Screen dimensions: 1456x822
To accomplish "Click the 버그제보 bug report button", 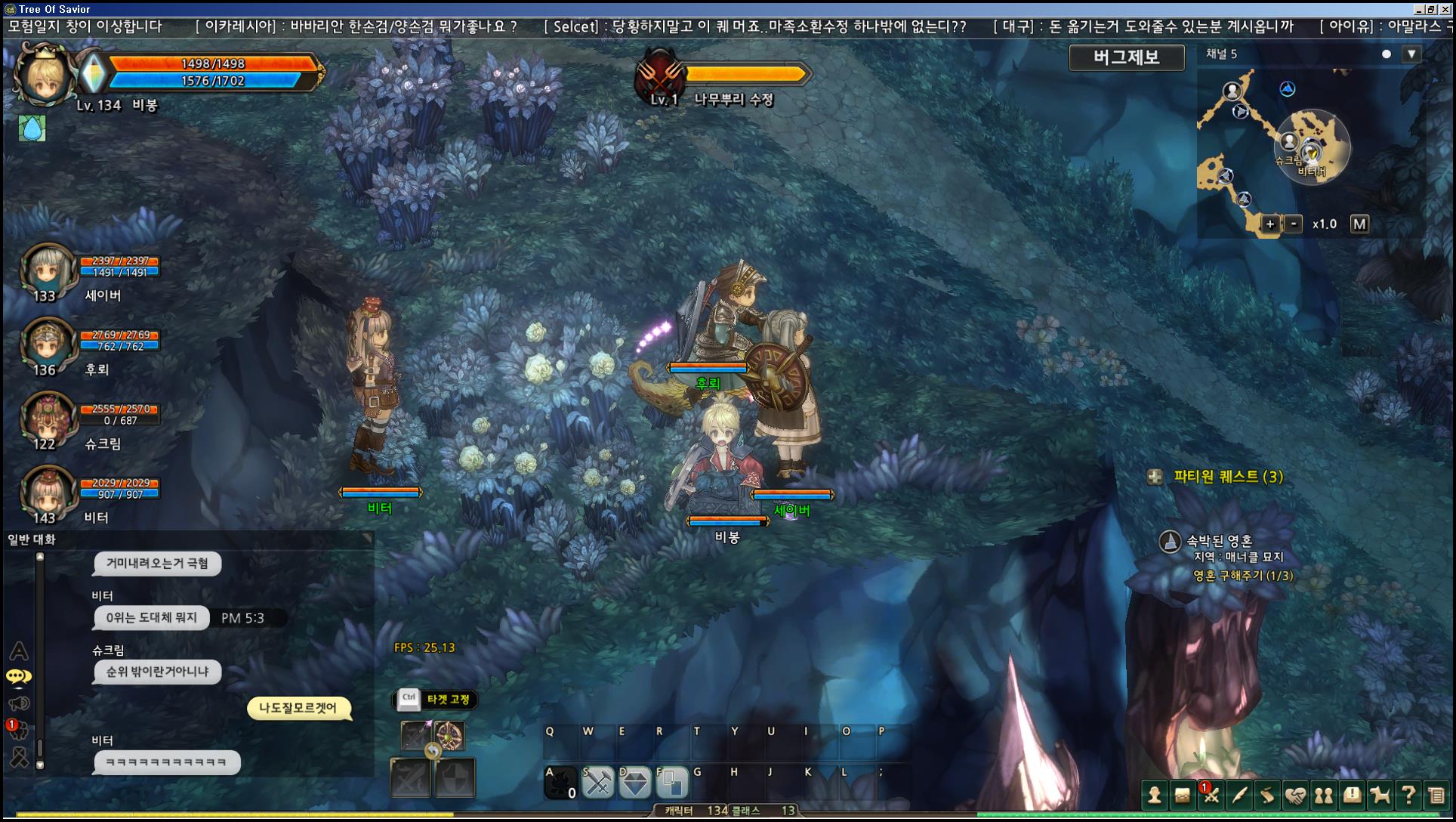I will coord(1126,57).
